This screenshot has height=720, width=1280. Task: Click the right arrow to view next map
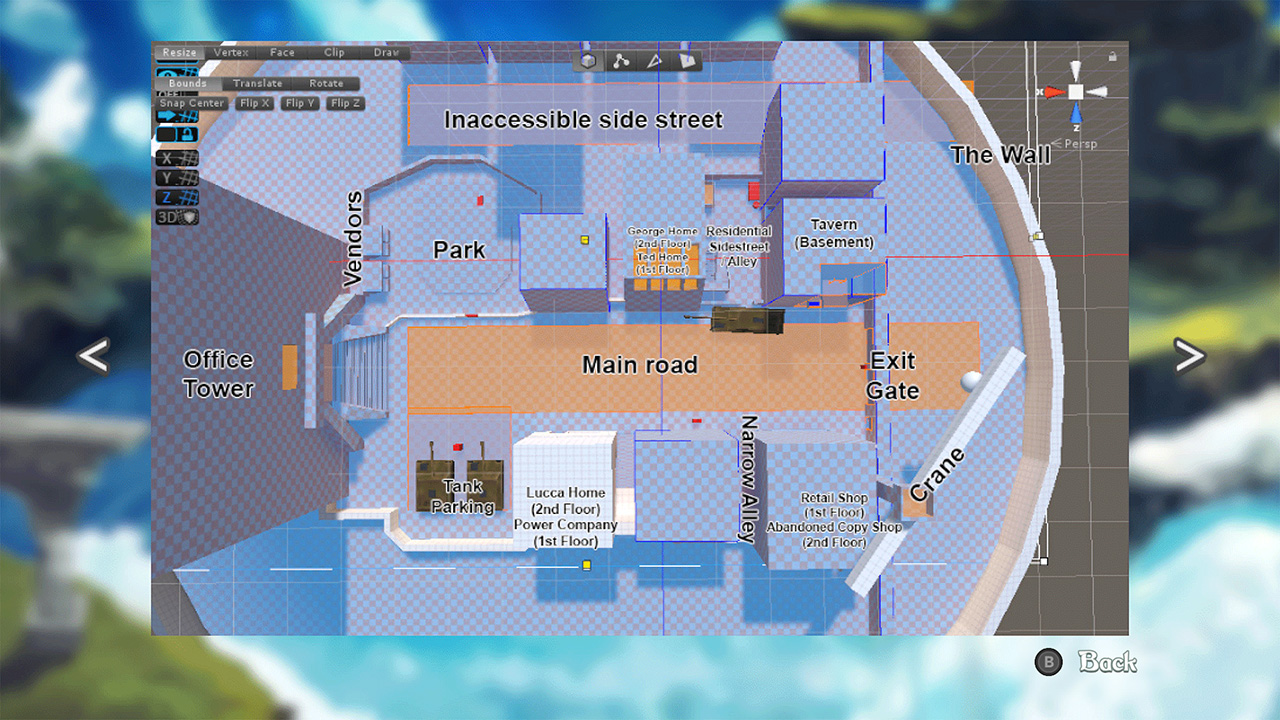point(1191,355)
